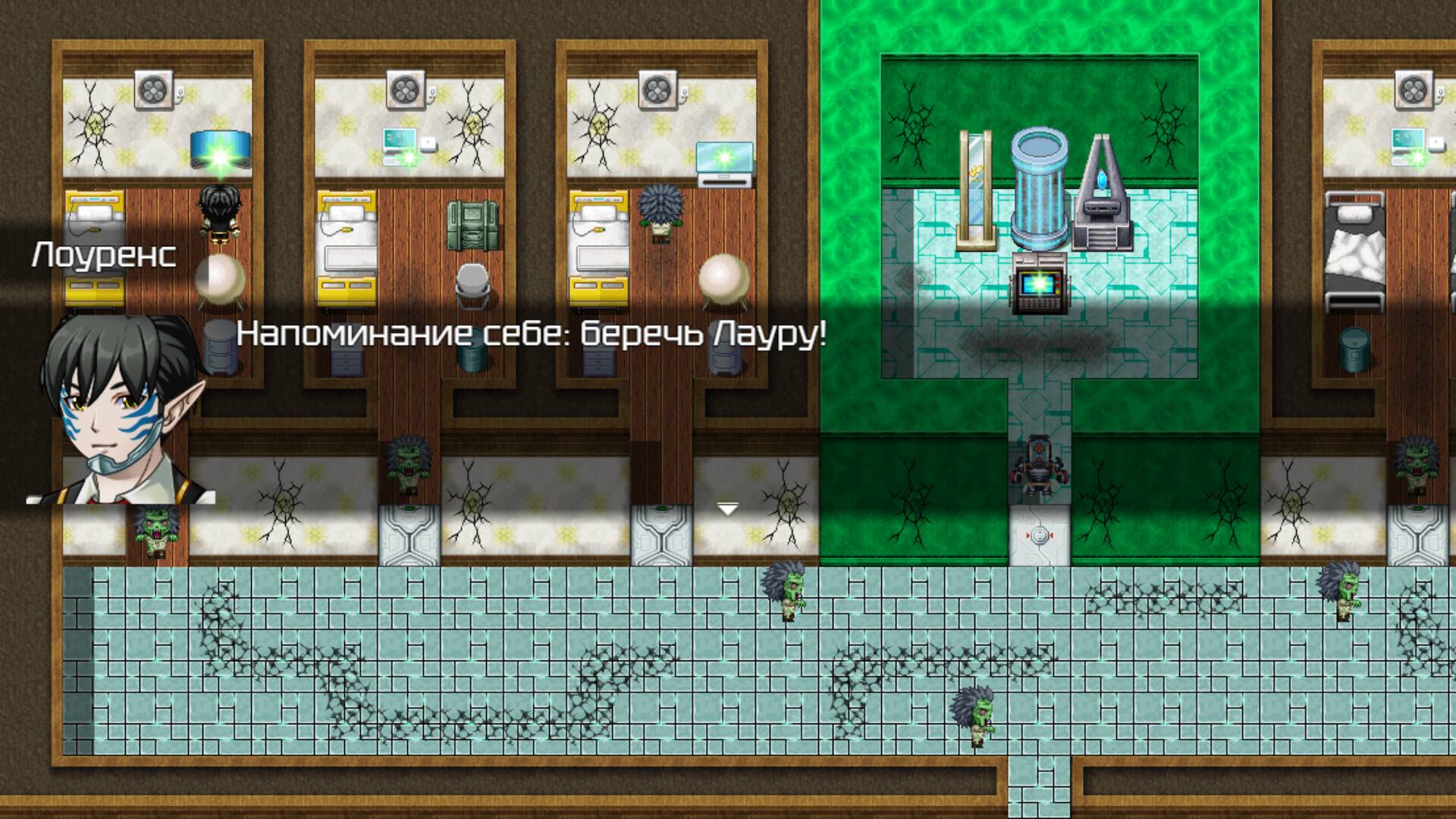Open the sliding door below the robot

point(1040,537)
